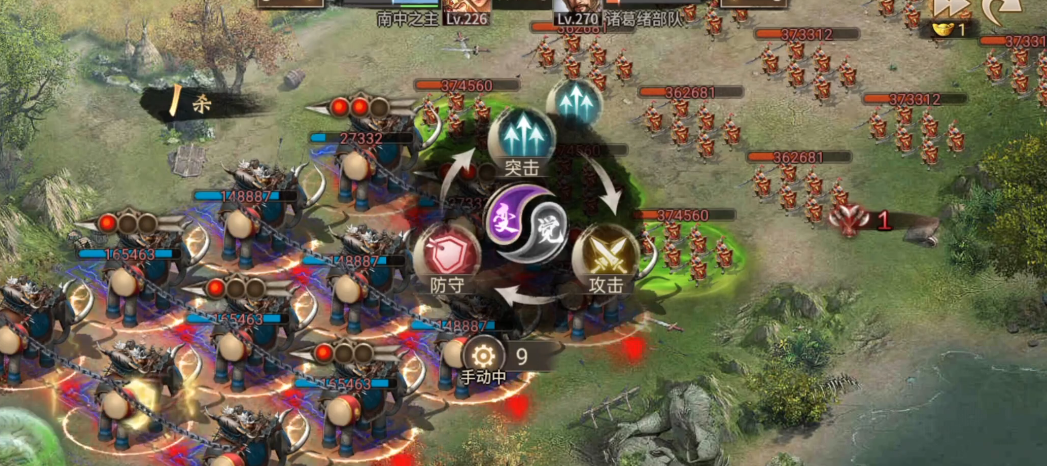The image size is (1047, 466).
Task: Toggle the 手动中 manual mode gear
Action: point(484,355)
